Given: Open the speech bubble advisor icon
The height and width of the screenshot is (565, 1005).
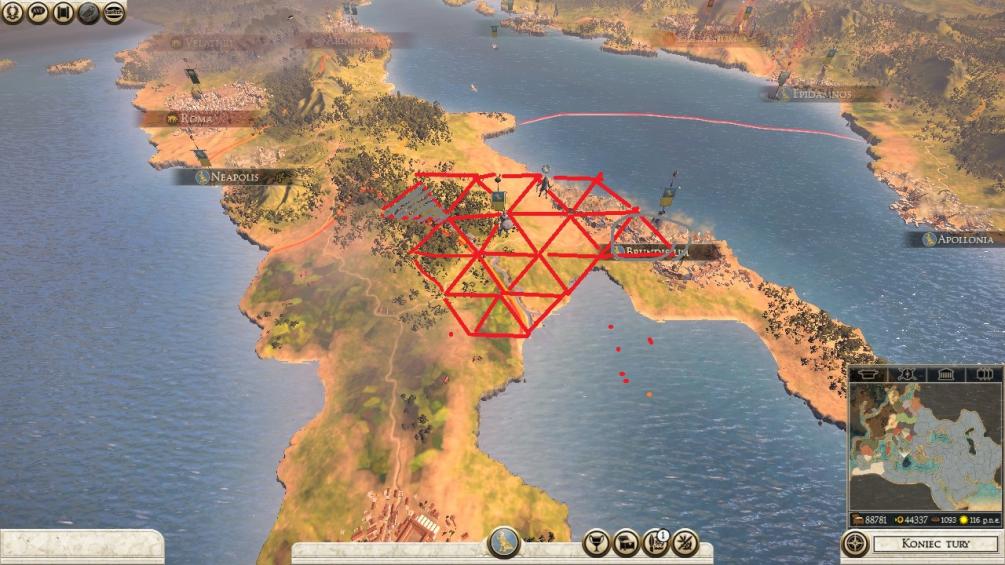Looking at the screenshot, I should [x=38, y=13].
